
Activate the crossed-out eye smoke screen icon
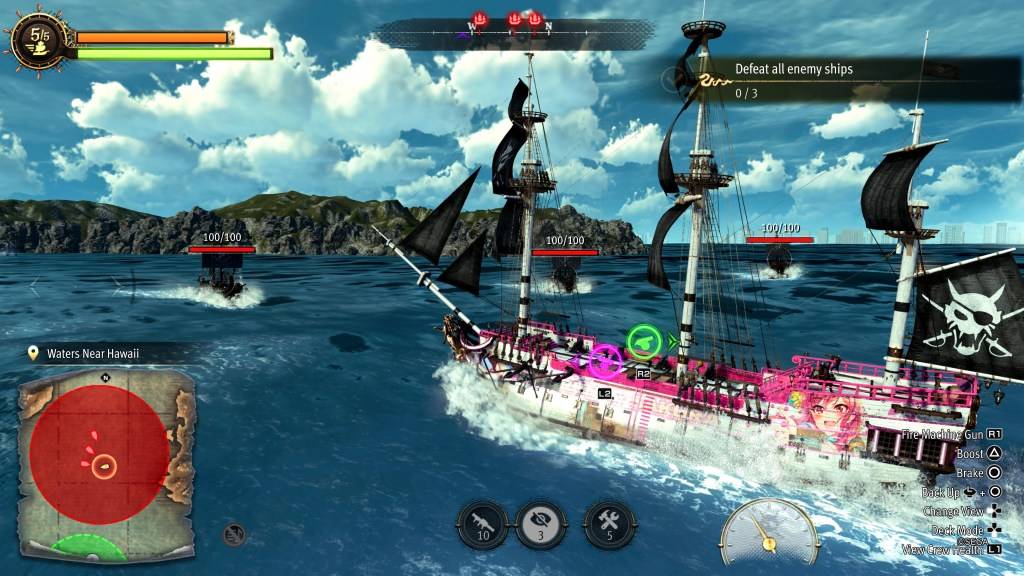[541, 525]
